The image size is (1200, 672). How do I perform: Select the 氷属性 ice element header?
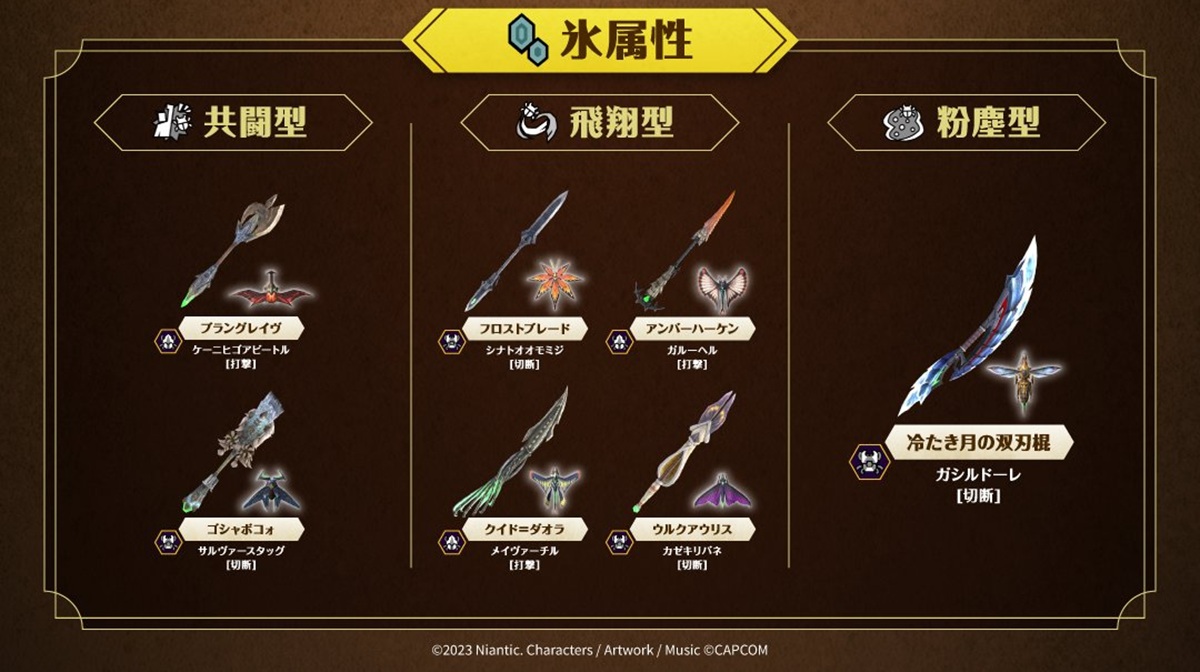click(600, 42)
